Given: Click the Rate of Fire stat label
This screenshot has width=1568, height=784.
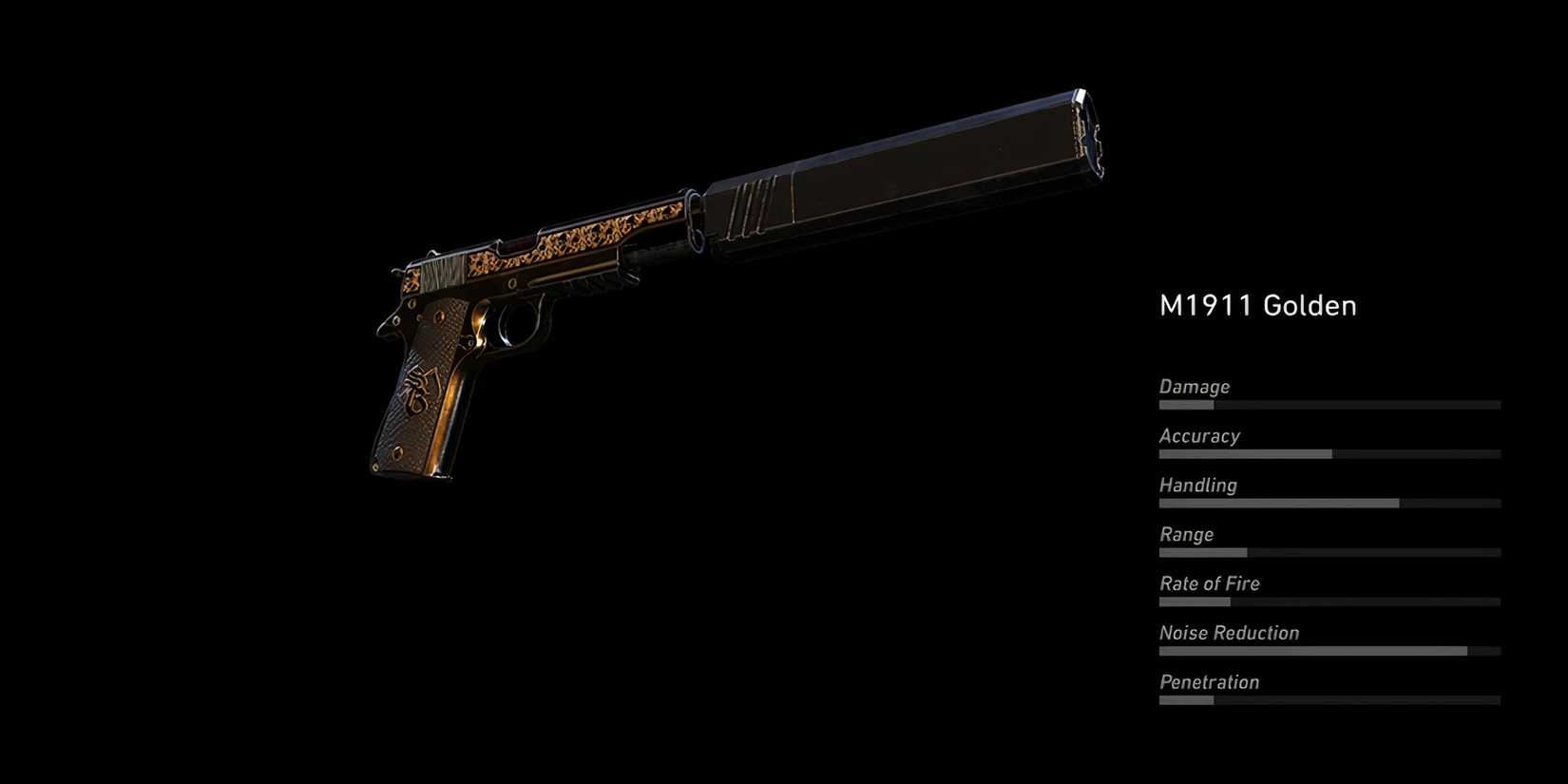Looking at the screenshot, I should [x=1210, y=583].
